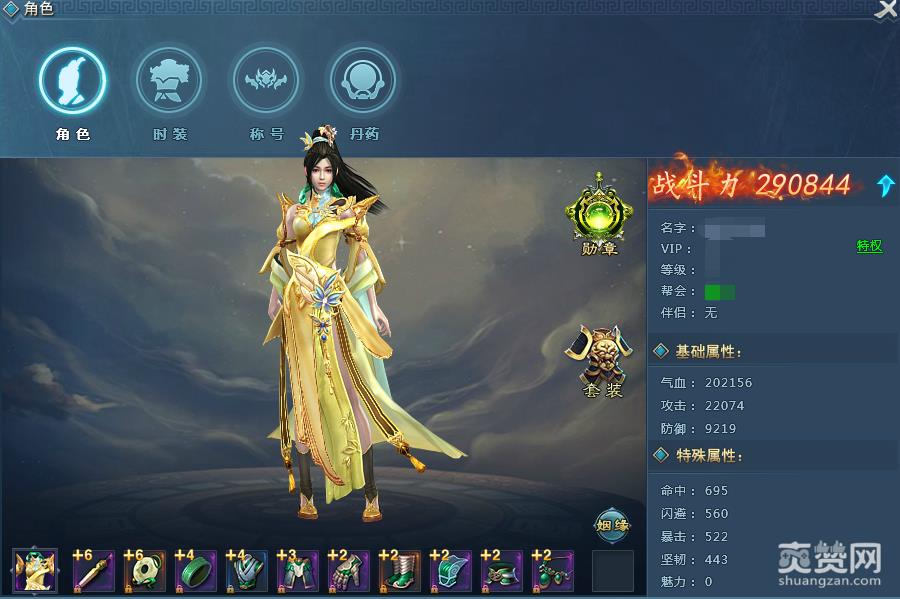Screen dimensions: 900x599
Task: Pick the +6 jade pendant slot
Action: click(x=145, y=571)
